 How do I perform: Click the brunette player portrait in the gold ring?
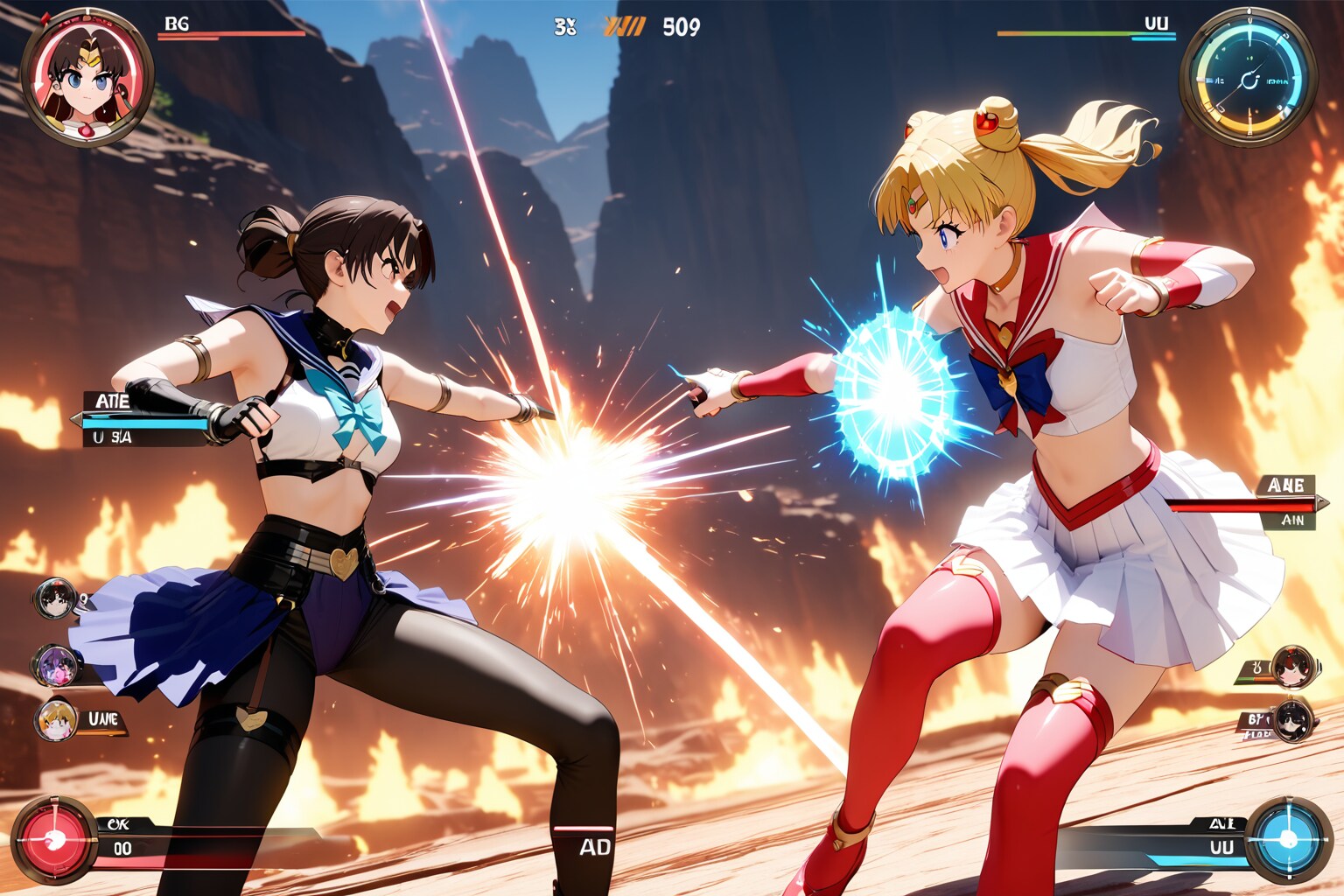87,77
